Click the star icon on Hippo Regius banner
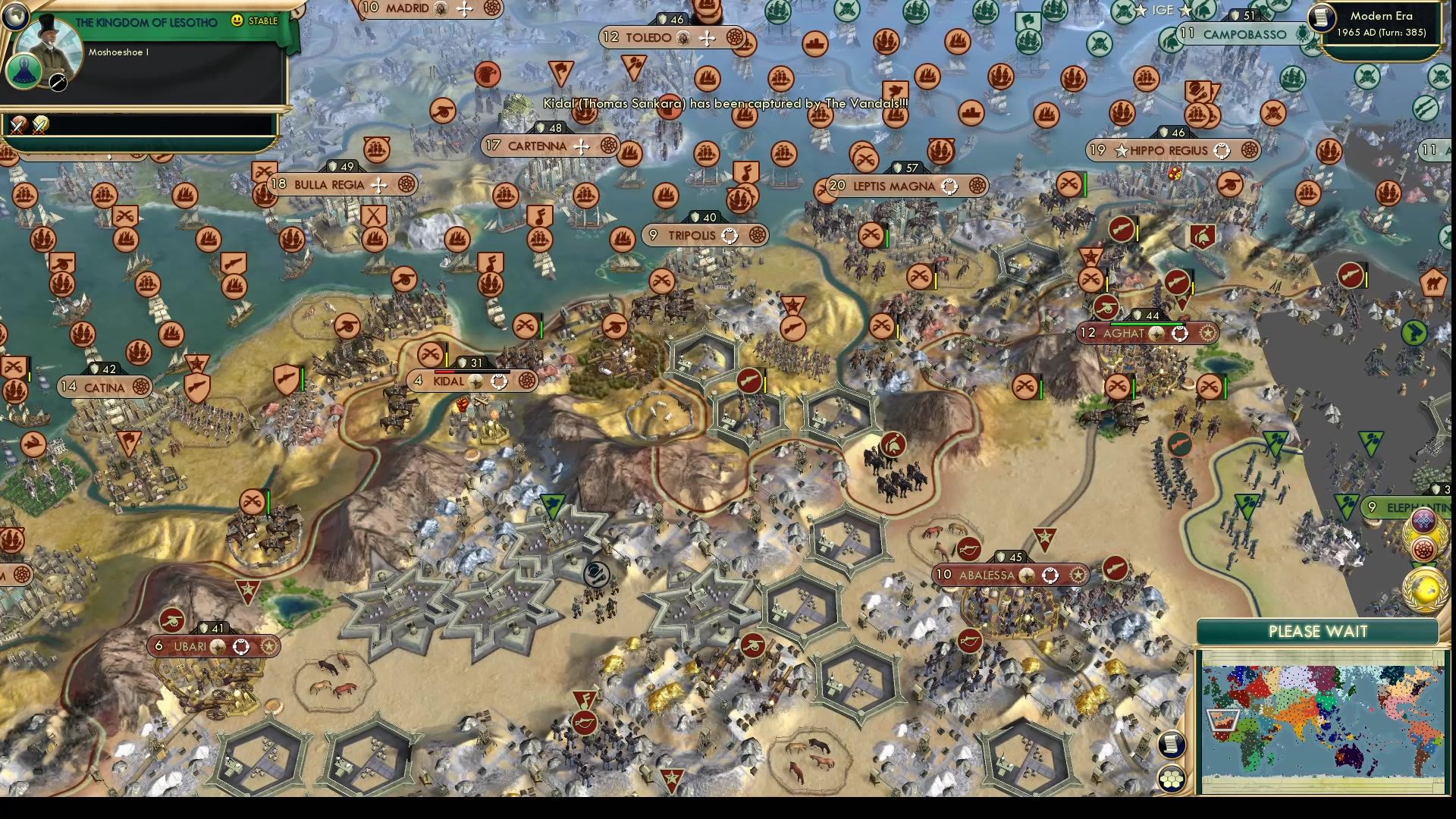1456x819 pixels. [x=1122, y=150]
